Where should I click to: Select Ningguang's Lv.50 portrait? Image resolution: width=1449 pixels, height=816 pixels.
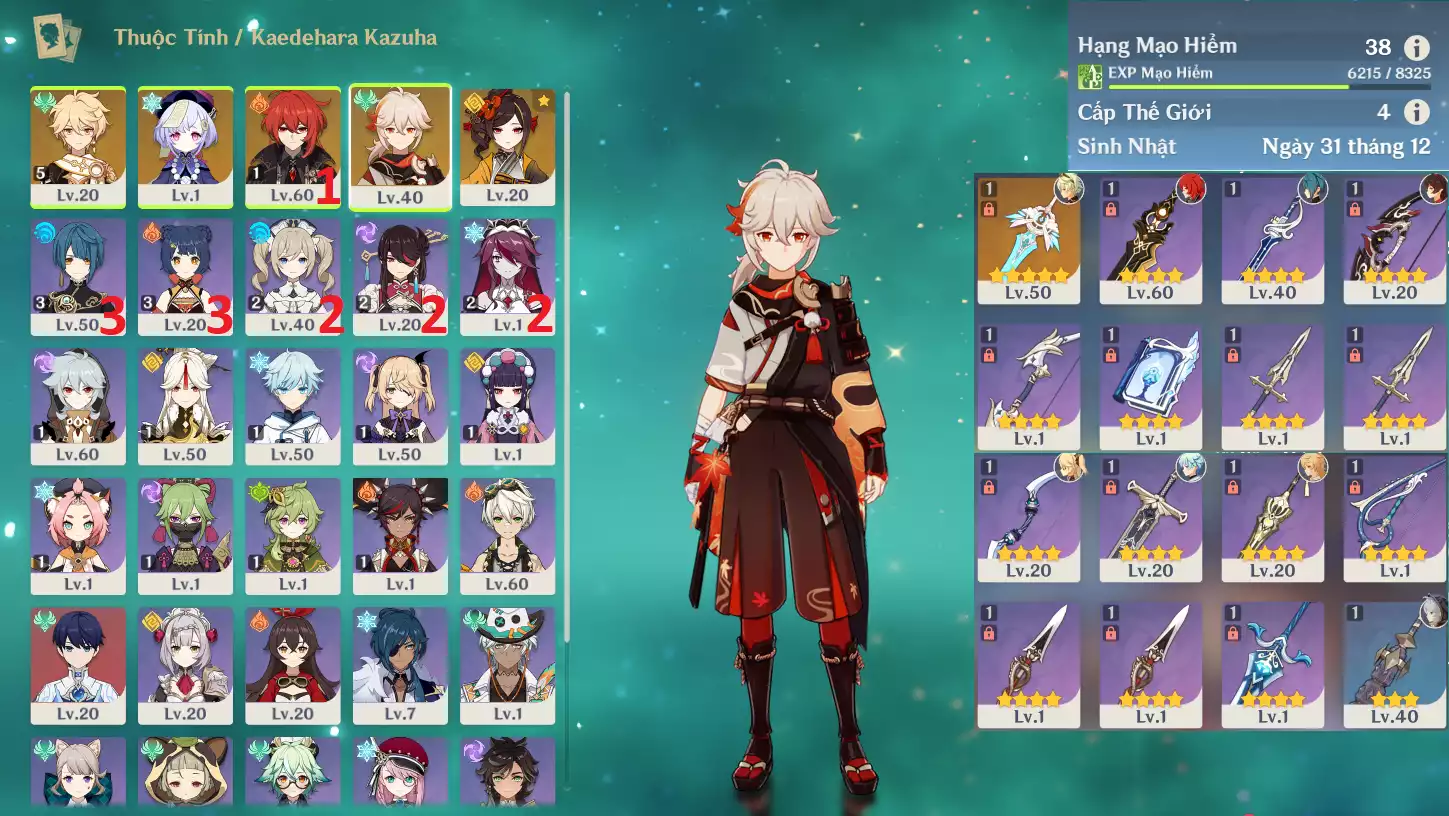coord(185,406)
